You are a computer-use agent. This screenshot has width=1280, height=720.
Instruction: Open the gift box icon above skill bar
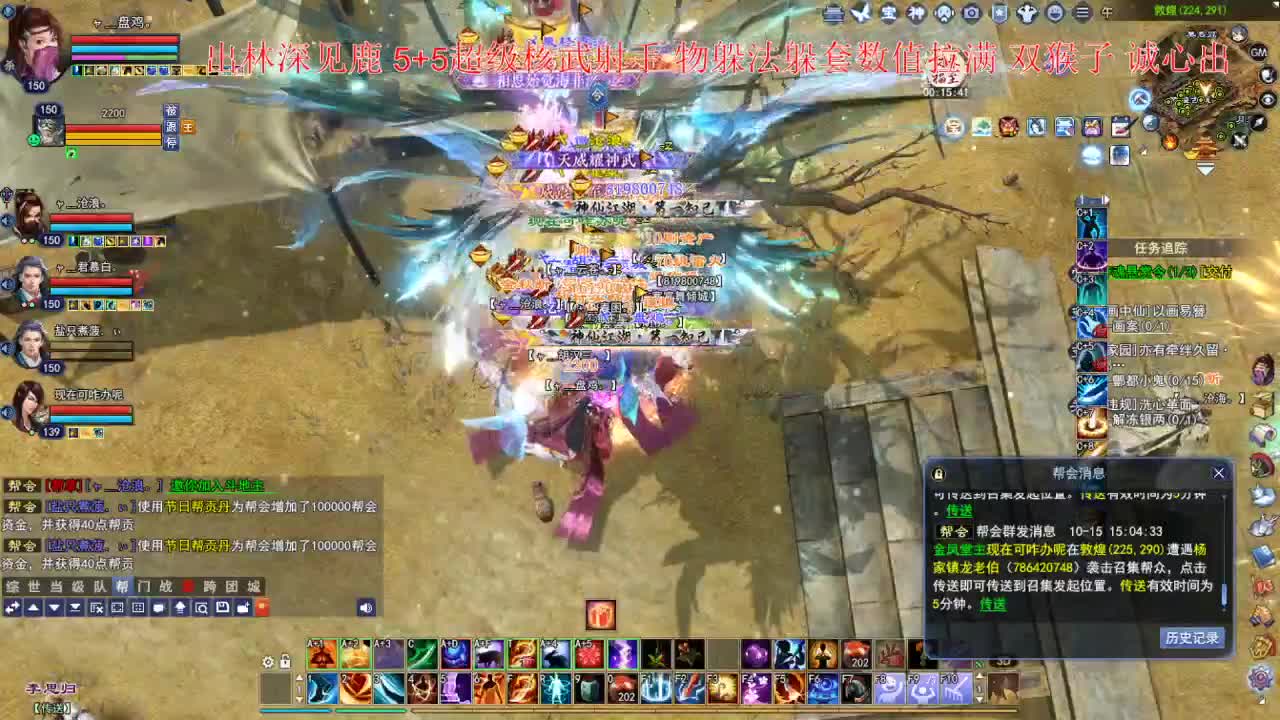[x=600, y=614]
